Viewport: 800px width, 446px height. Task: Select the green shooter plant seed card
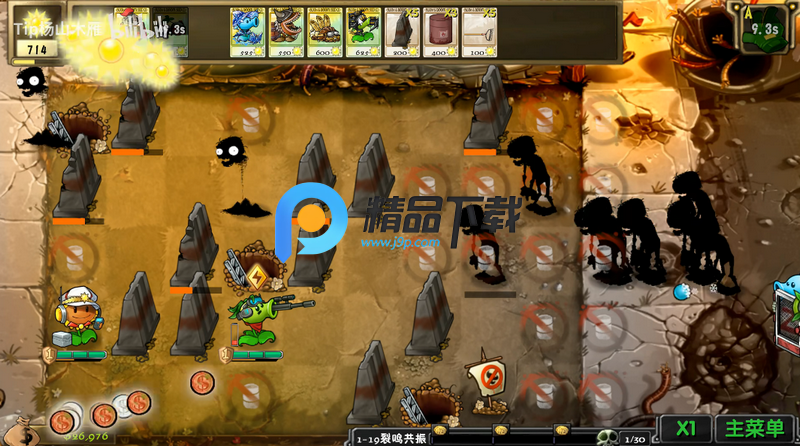click(362, 32)
